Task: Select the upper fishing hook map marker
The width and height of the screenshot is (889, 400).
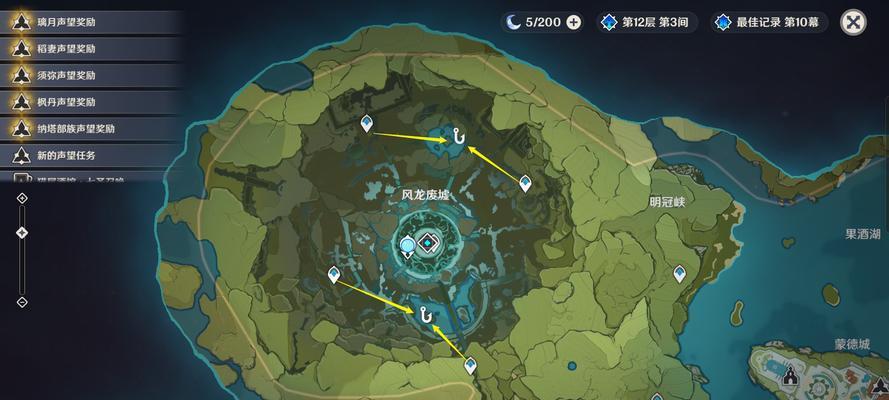Action: [459, 136]
